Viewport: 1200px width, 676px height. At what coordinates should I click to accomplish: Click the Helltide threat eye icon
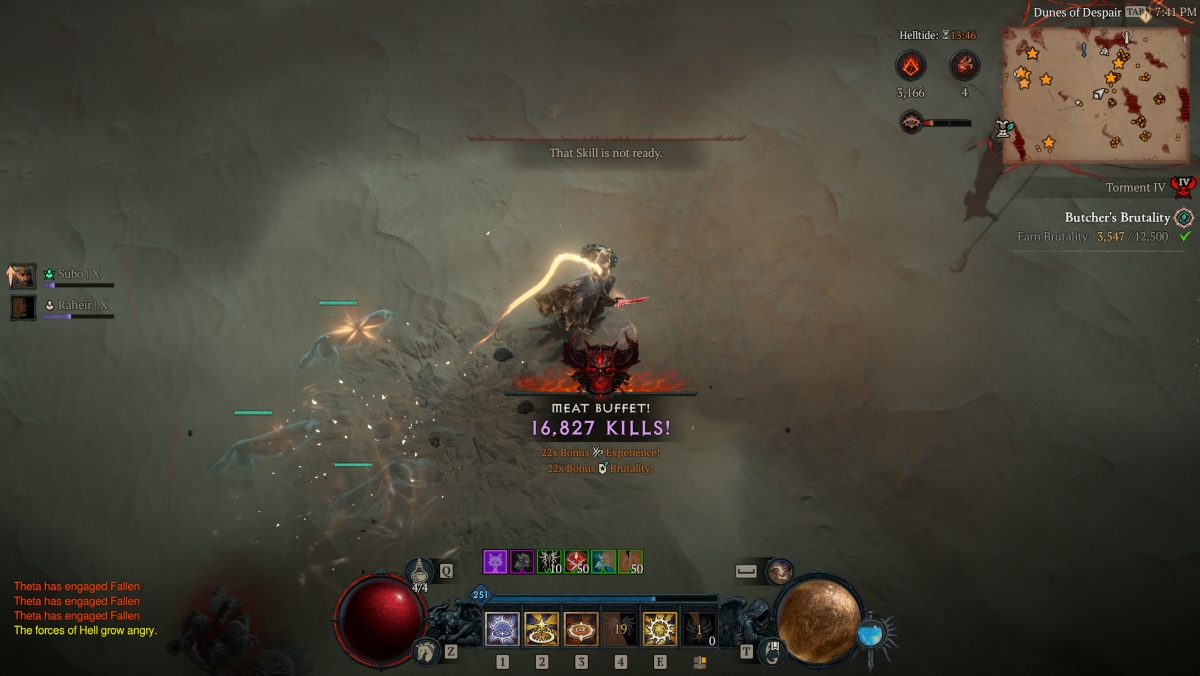pyautogui.click(x=911, y=122)
